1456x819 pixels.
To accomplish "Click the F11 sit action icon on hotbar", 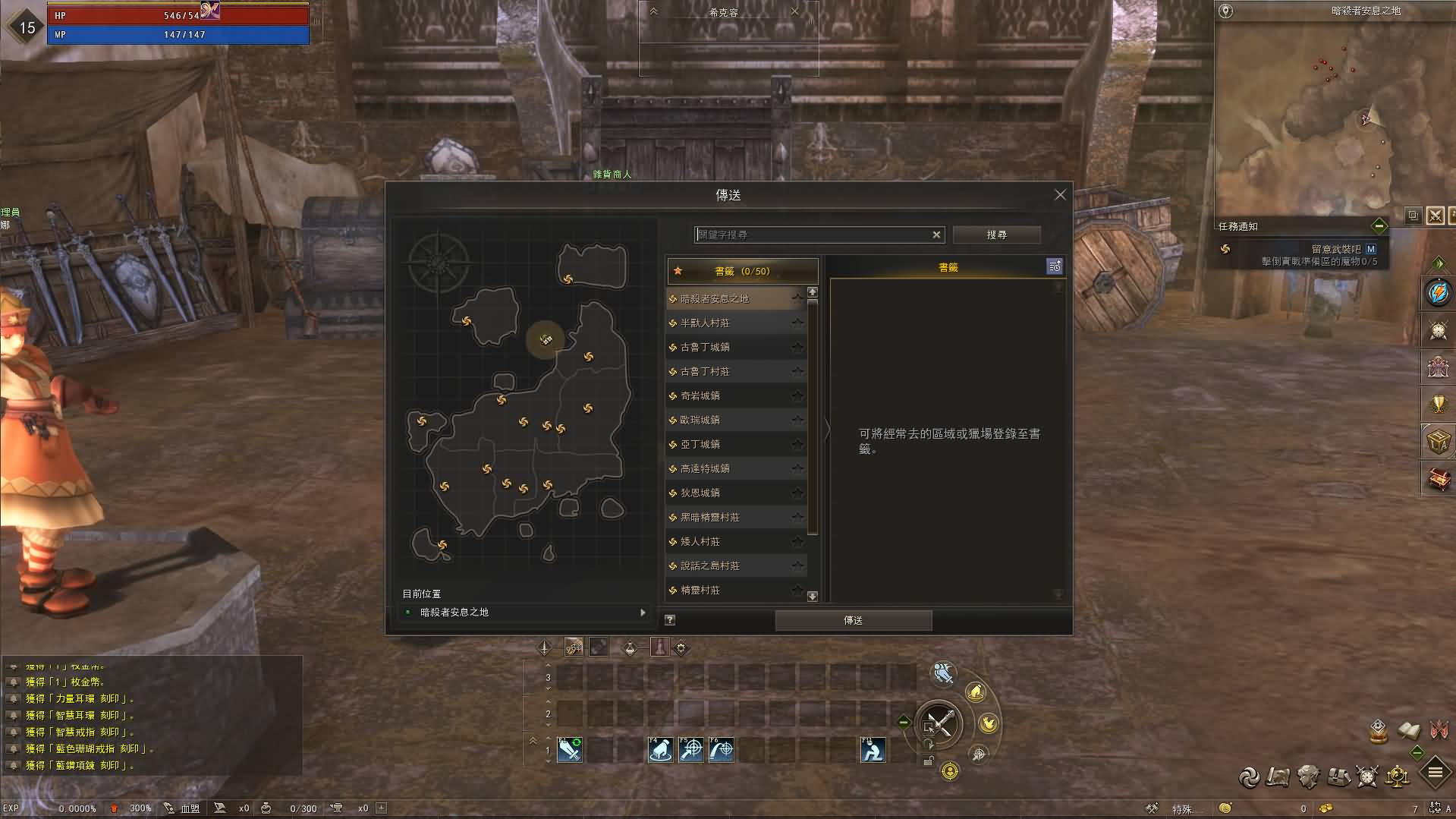I will (873, 750).
